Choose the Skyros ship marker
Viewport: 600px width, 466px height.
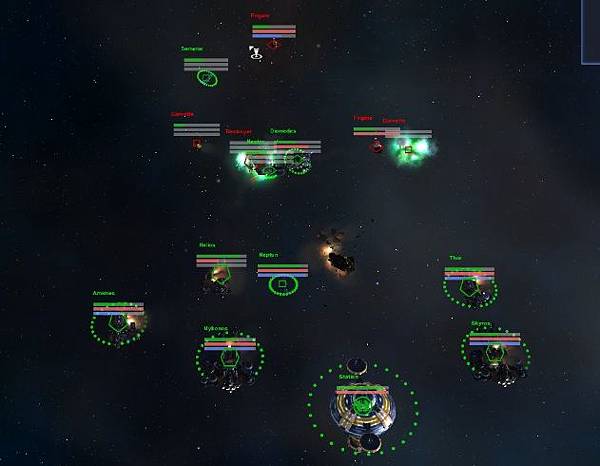click(495, 353)
